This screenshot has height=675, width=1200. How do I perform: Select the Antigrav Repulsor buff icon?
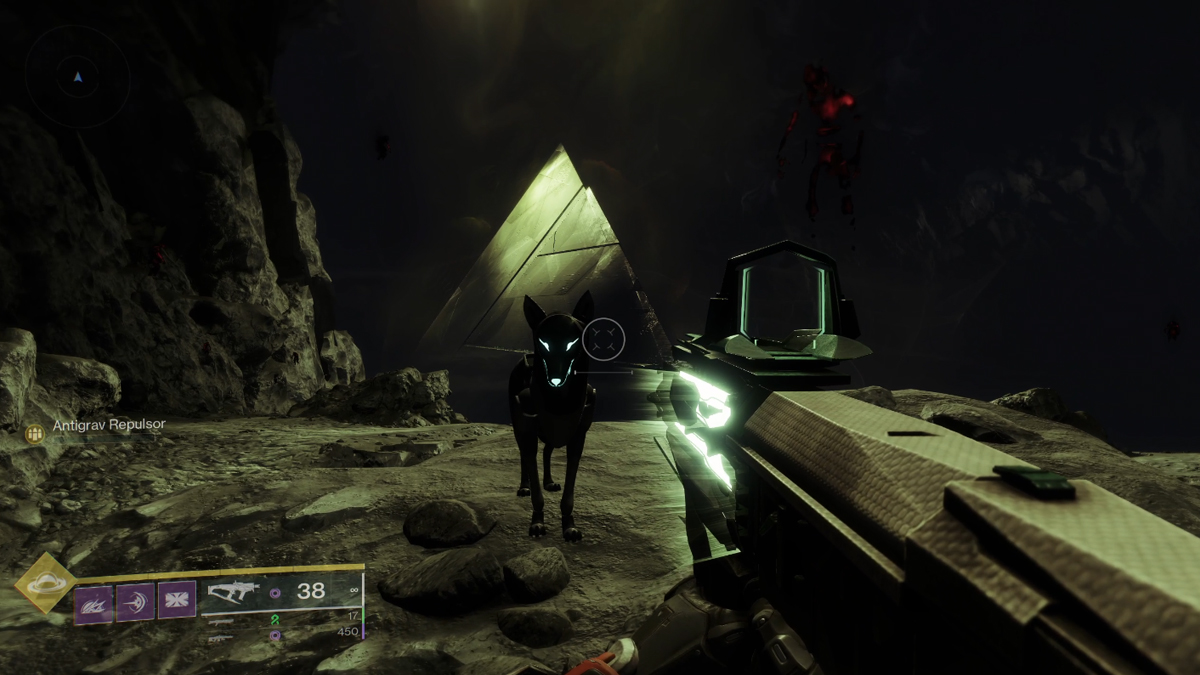coord(35,433)
